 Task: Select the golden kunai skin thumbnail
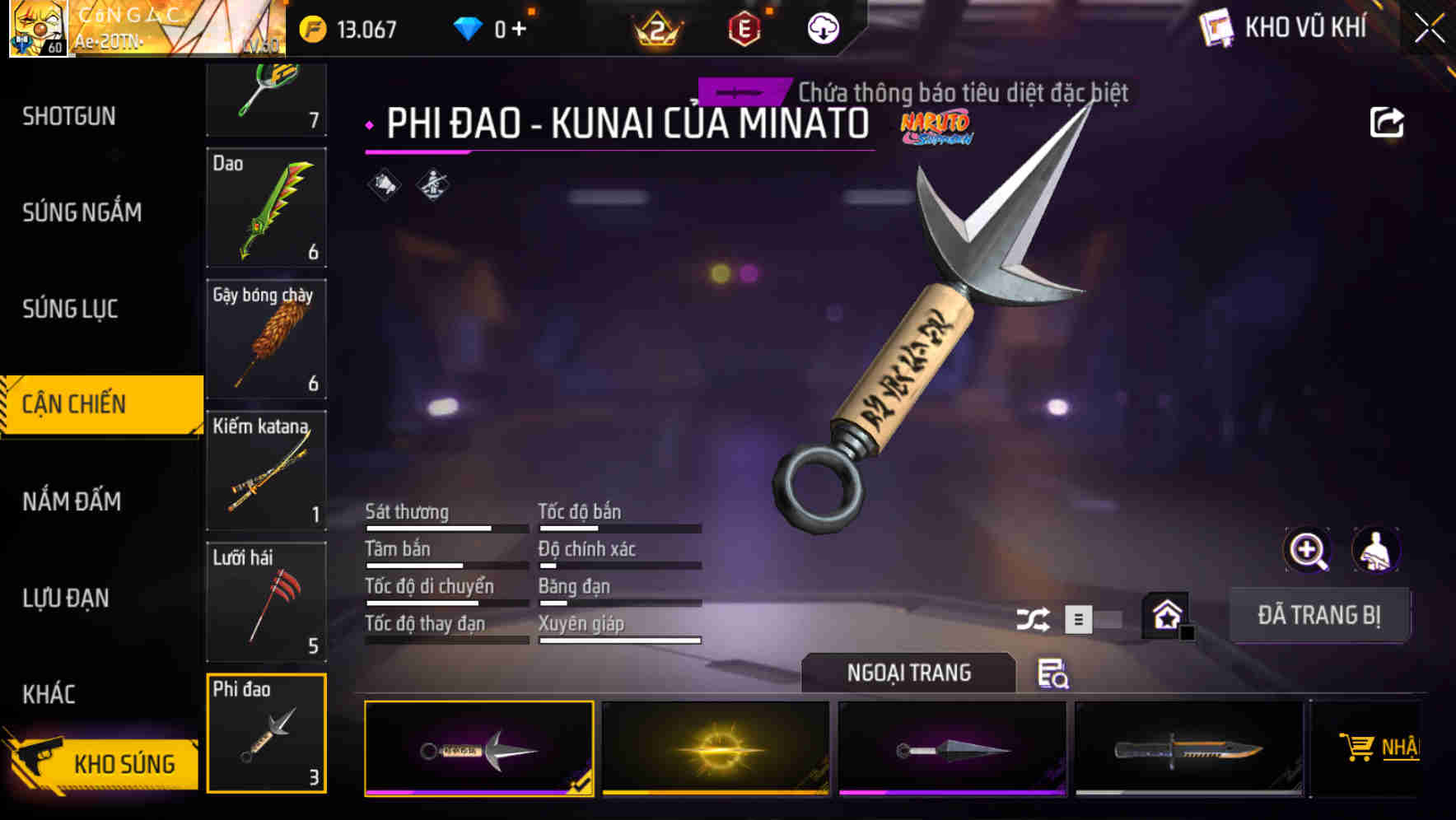point(715,748)
